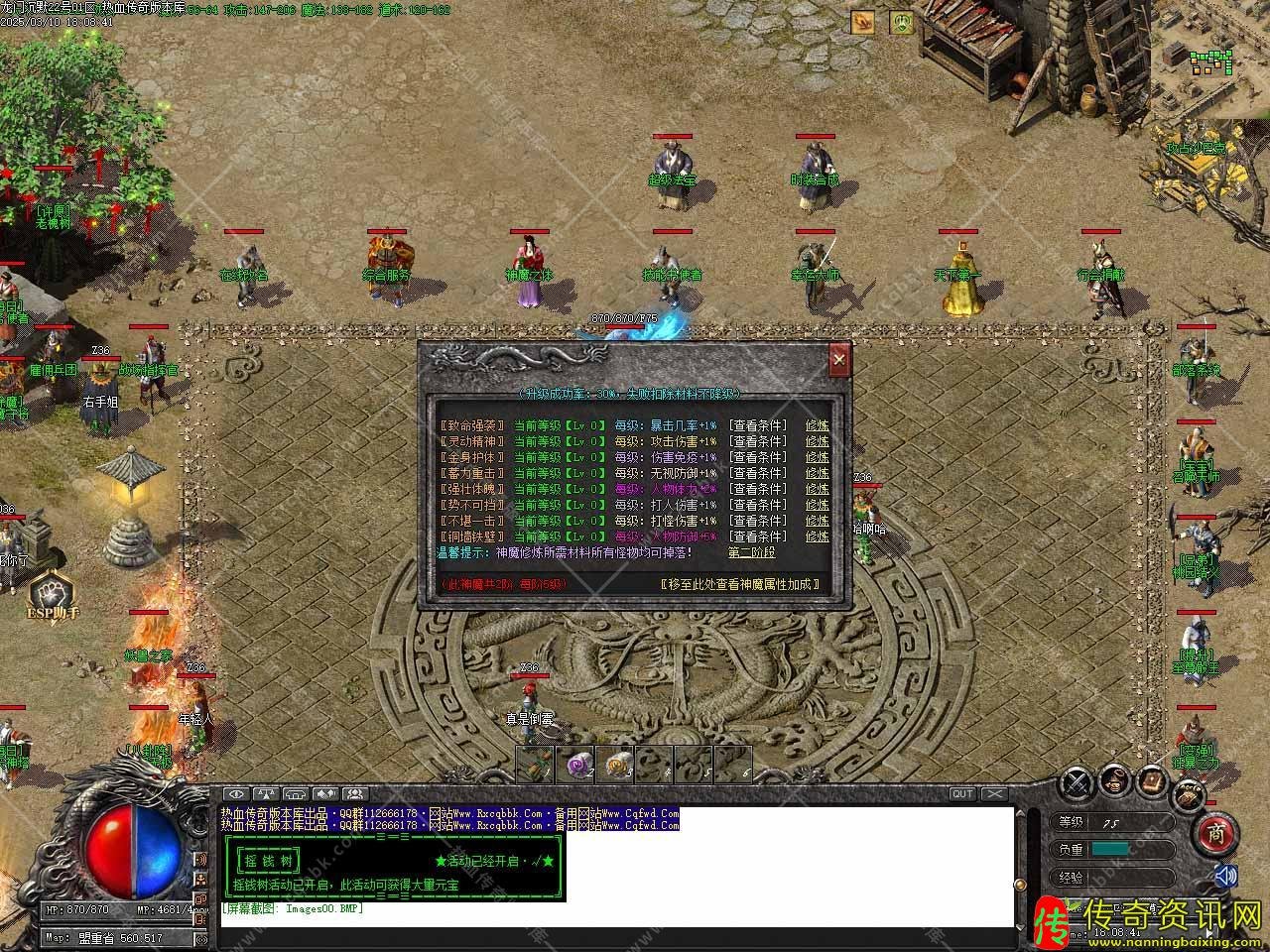The image size is (1270, 952).
Task: Open the crossed swords HUD button
Action: 1077,783
